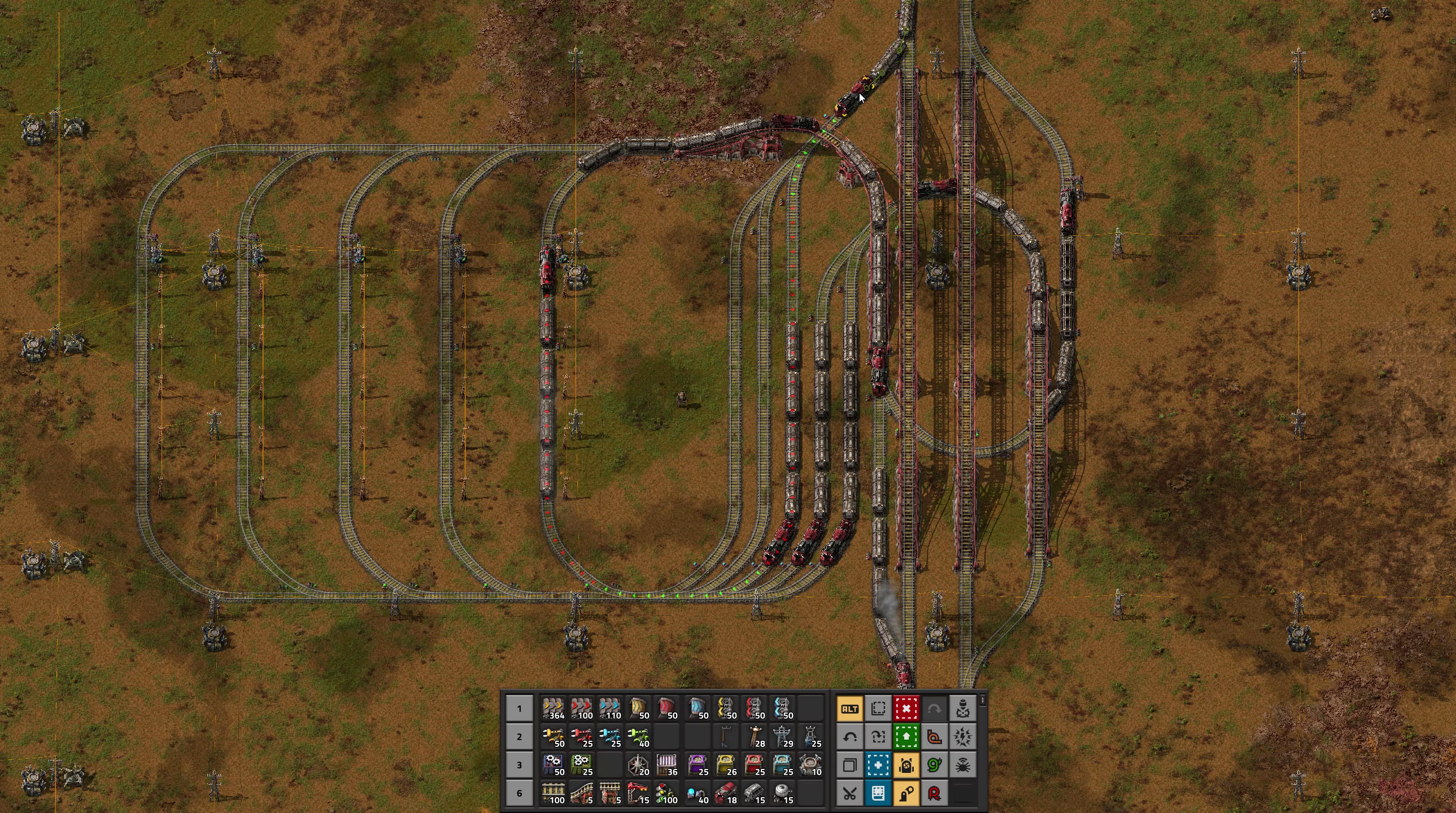The height and width of the screenshot is (813, 1456).
Task: Open the blueprint library book
Action: click(878, 793)
